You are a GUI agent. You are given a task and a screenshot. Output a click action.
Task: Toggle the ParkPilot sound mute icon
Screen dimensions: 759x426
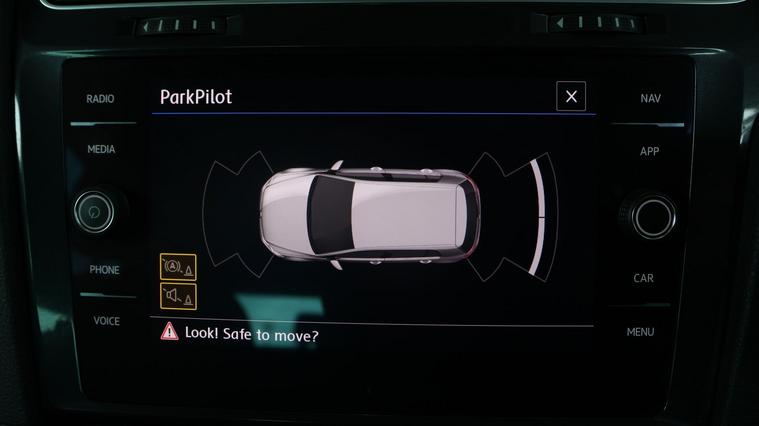pos(178,296)
